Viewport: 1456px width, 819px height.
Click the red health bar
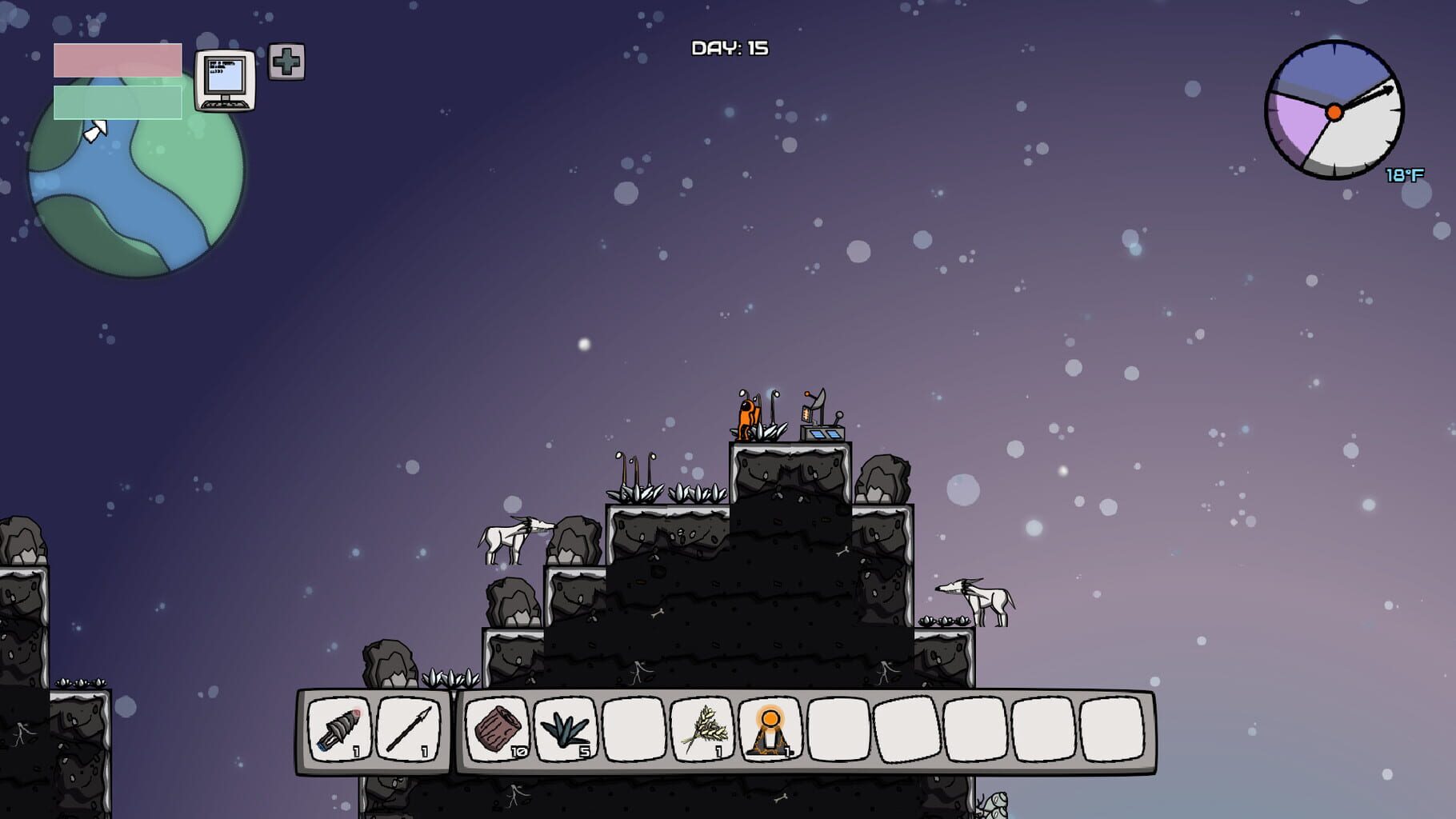116,58
